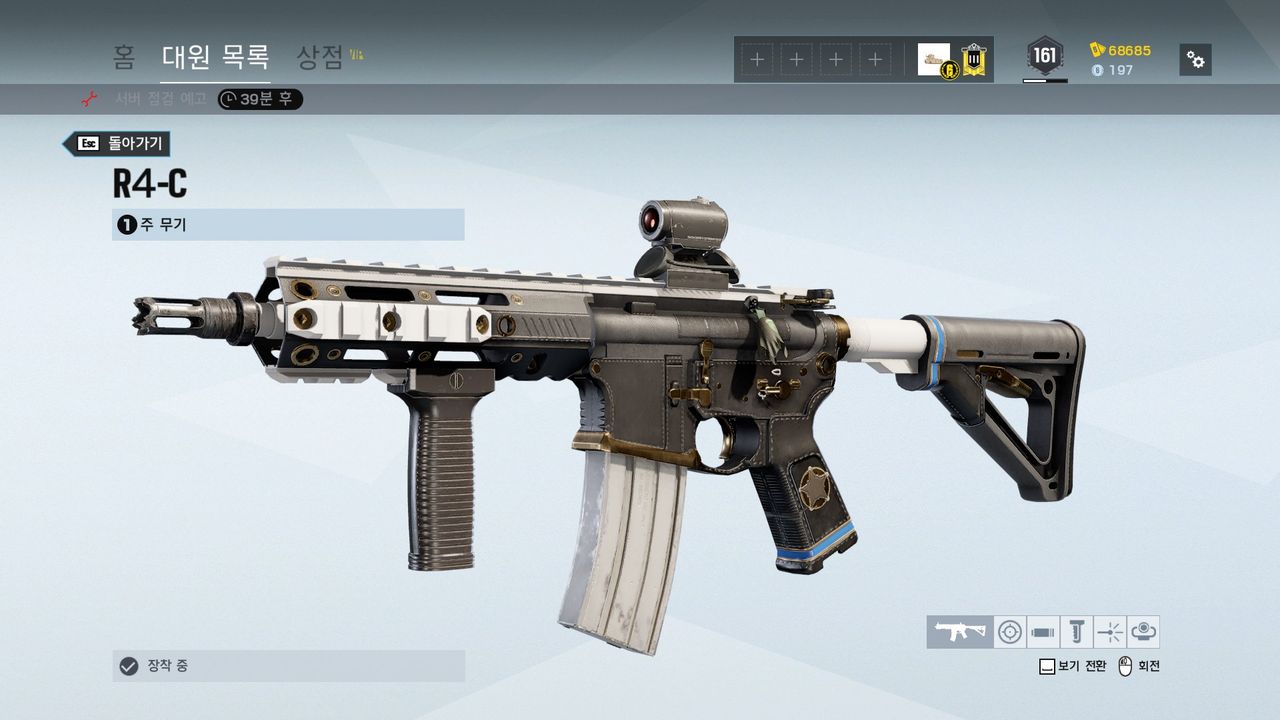The image size is (1280, 720).
Task: Select the vertical grip attachment category
Action: pyautogui.click(x=1077, y=632)
